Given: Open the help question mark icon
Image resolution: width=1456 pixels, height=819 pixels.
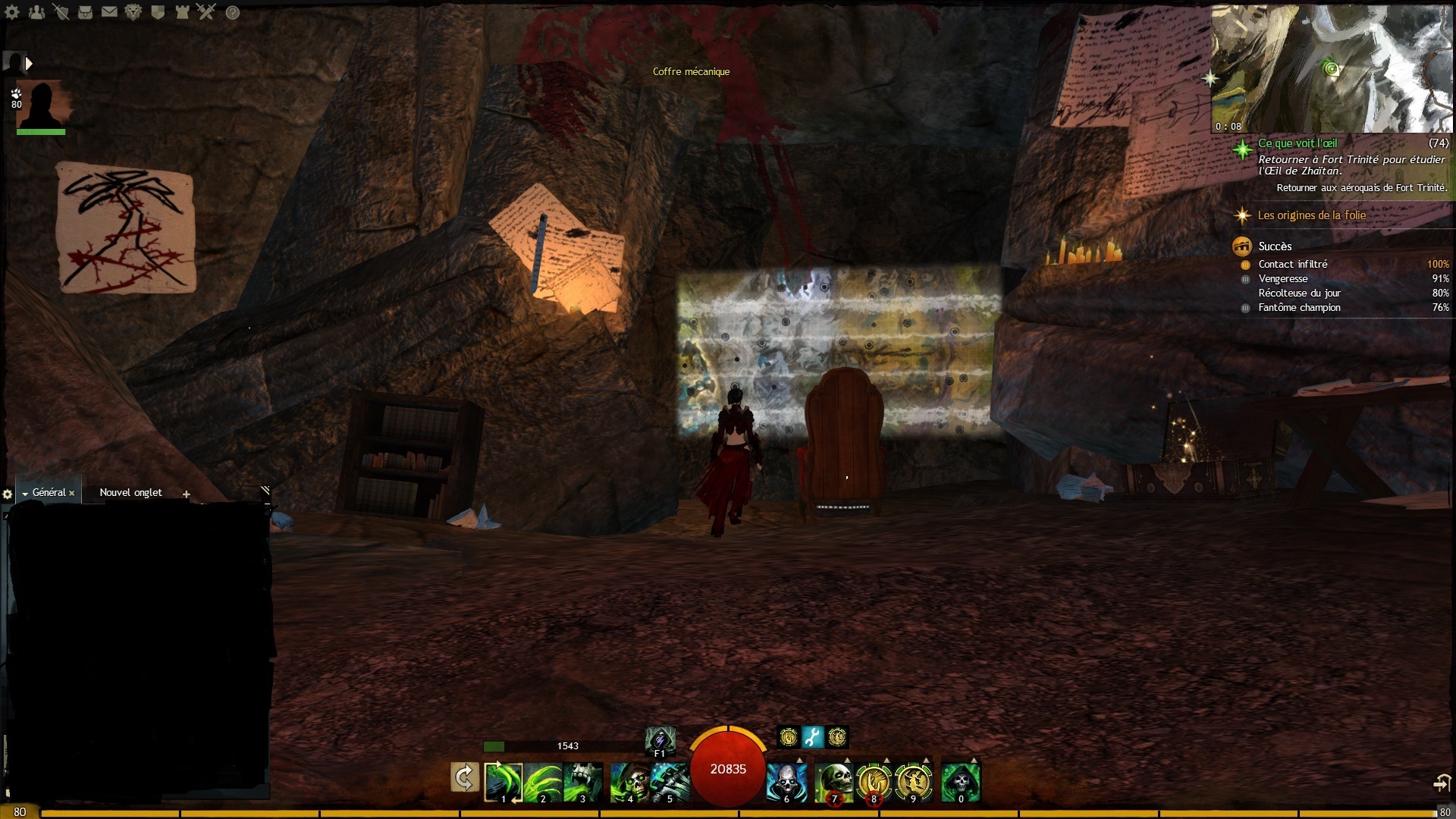Looking at the screenshot, I should click(x=233, y=12).
